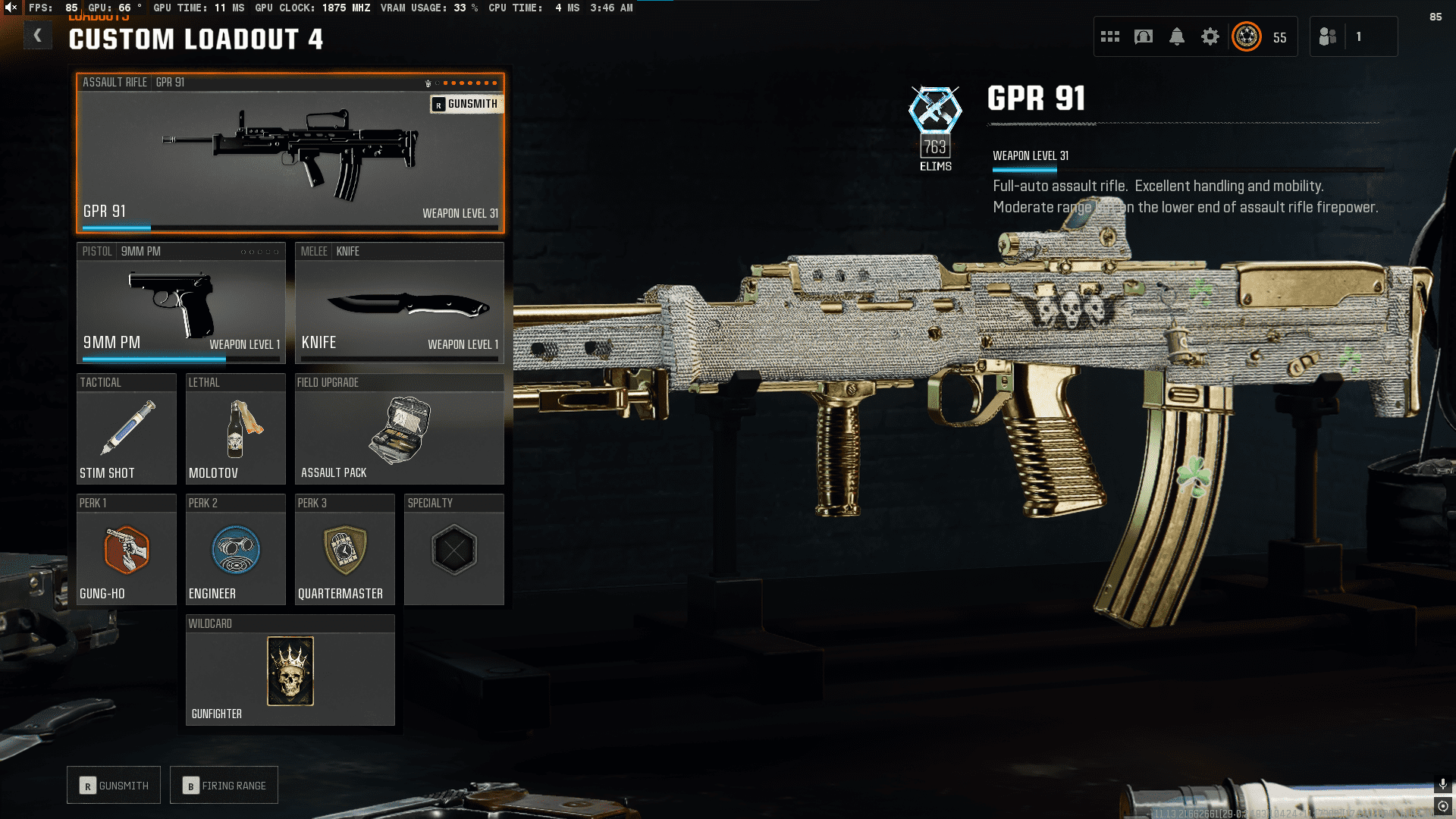Change the Stim Shot tactical slot
Viewport: 1456px width, 819px height.
click(126, 429)
